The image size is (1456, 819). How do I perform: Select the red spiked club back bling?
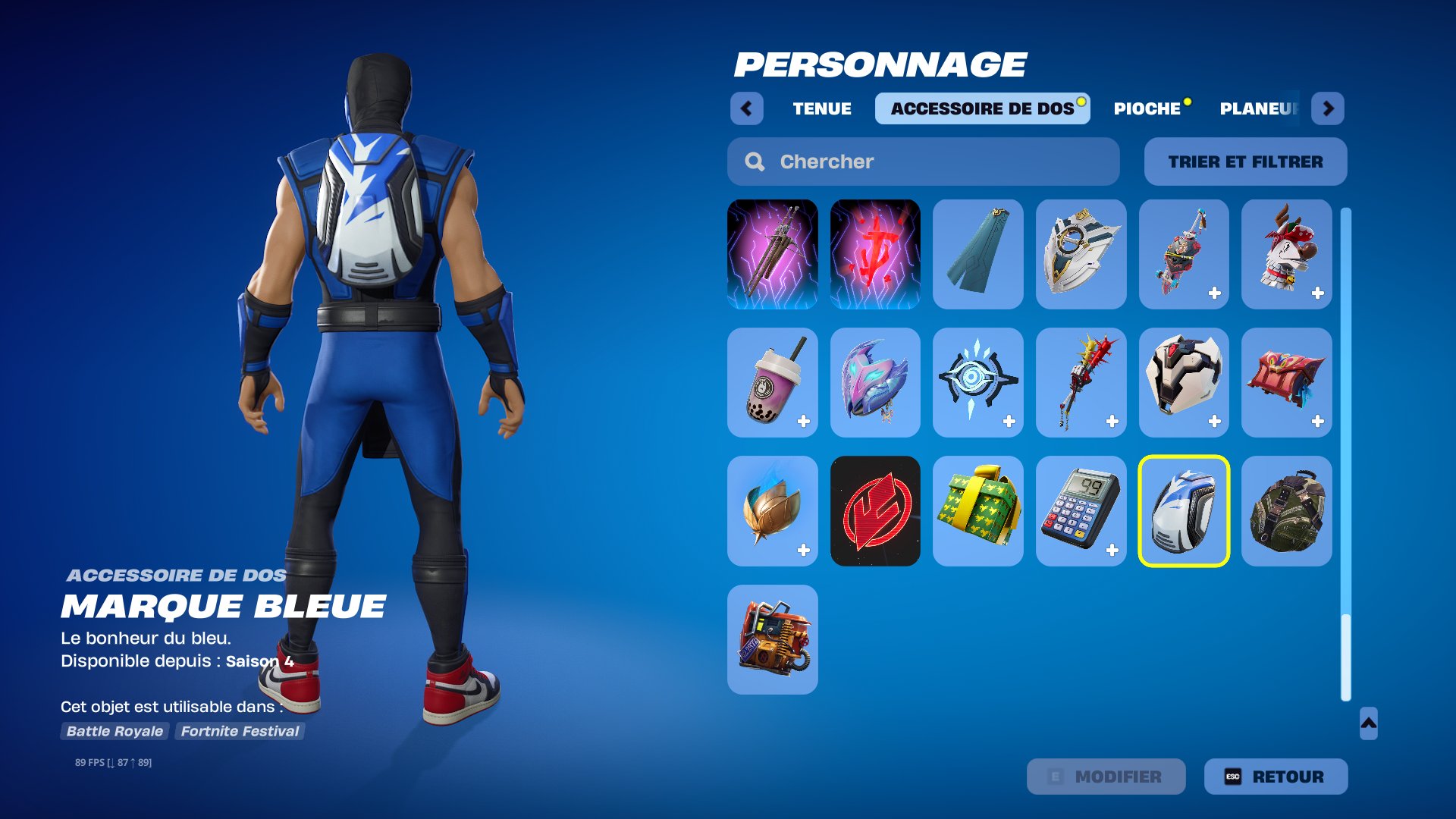click(x=1081, y=382)
